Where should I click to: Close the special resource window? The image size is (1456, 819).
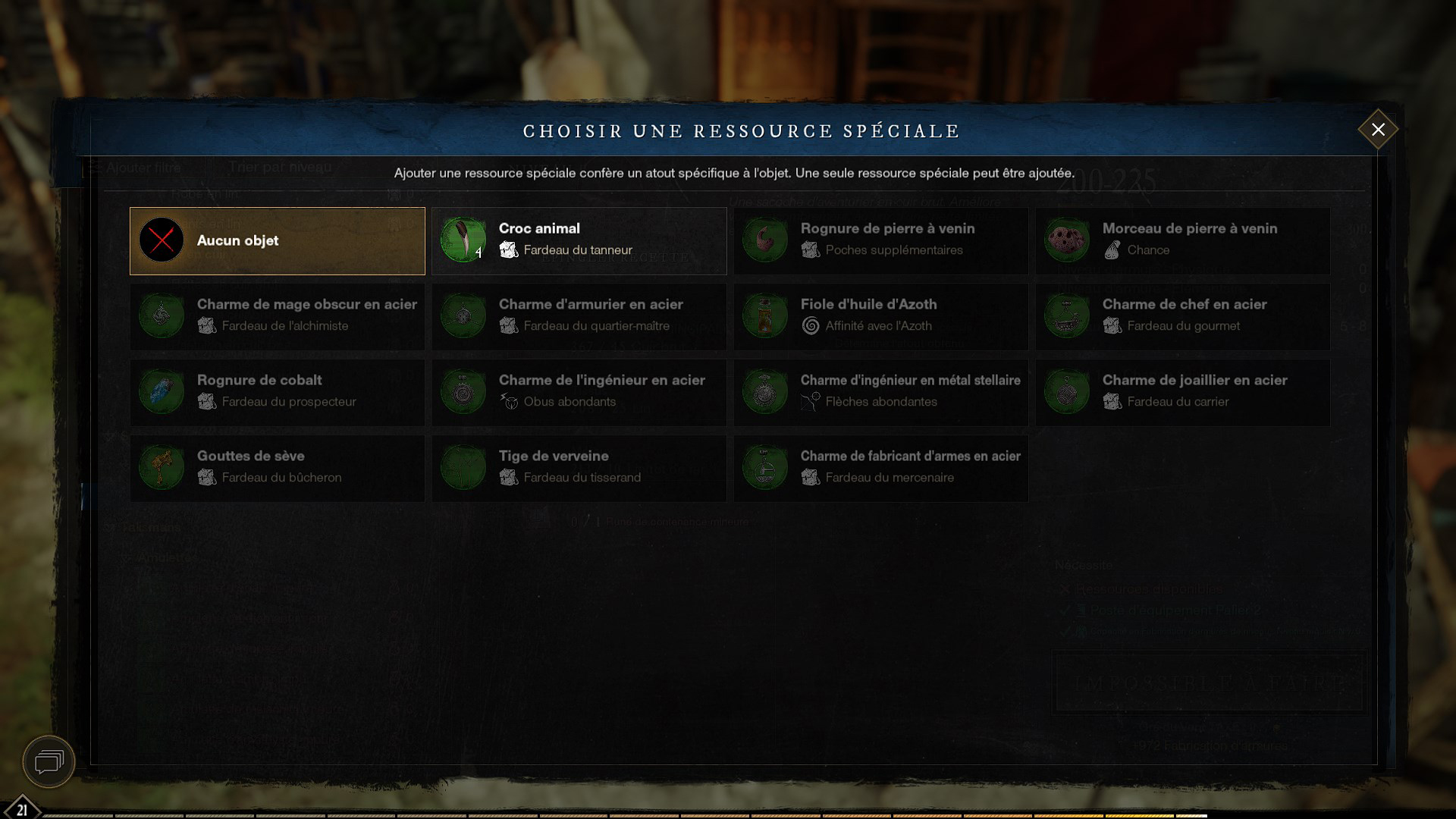point(1378,130)
